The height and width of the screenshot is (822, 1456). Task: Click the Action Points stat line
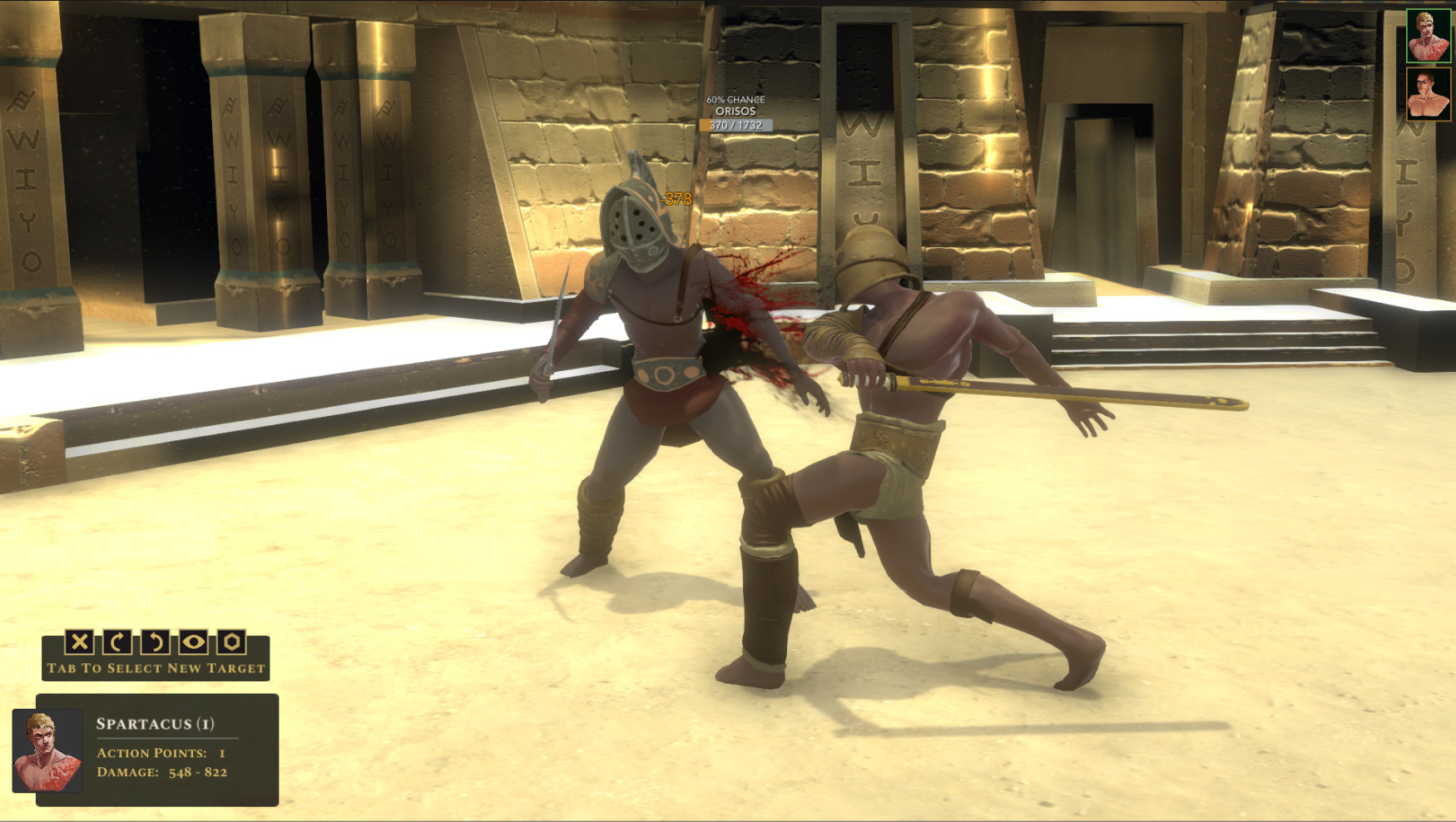pos(158,755)
